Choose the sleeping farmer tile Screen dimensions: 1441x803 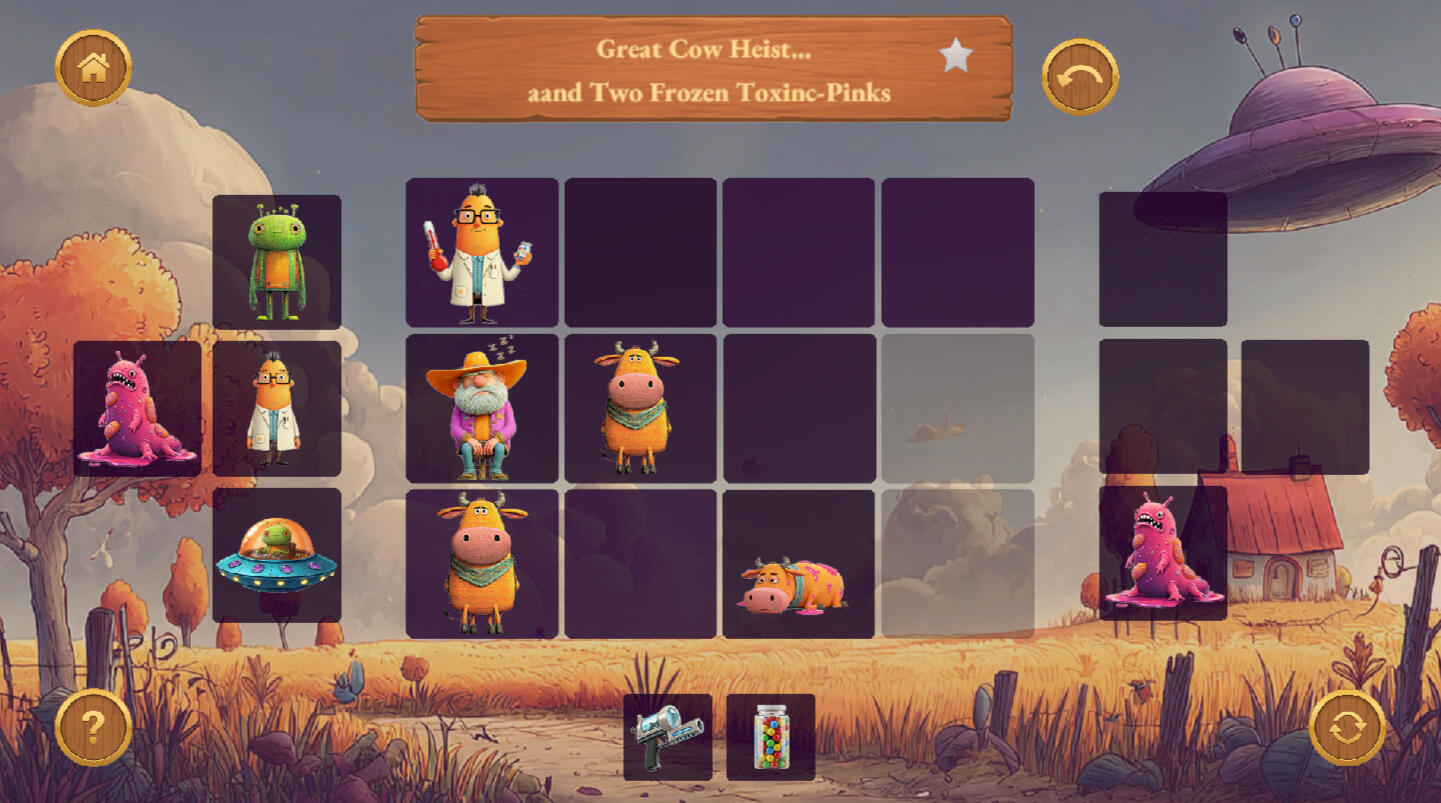click(481, 409)
